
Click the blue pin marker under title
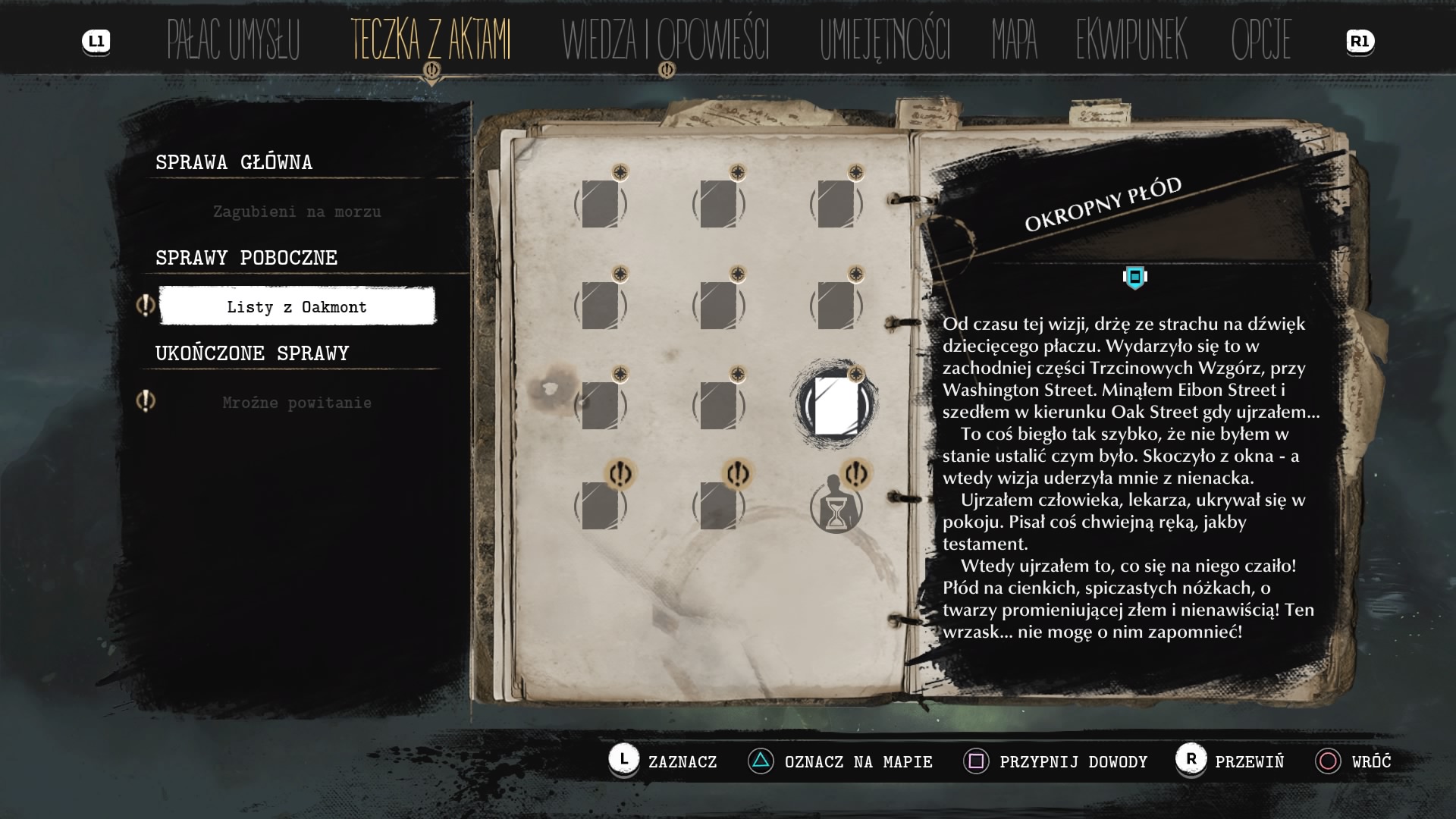(x=1134, y=278)
